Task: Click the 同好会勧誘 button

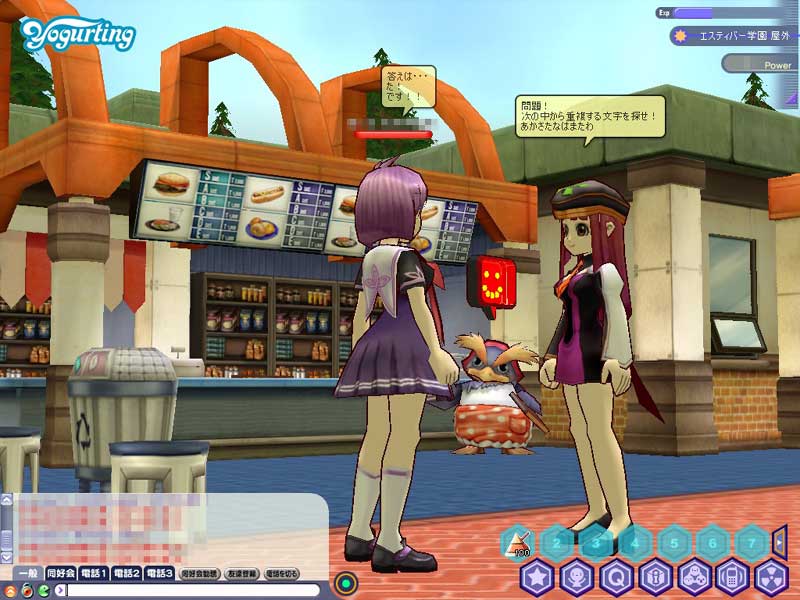Action: point(199,574)
